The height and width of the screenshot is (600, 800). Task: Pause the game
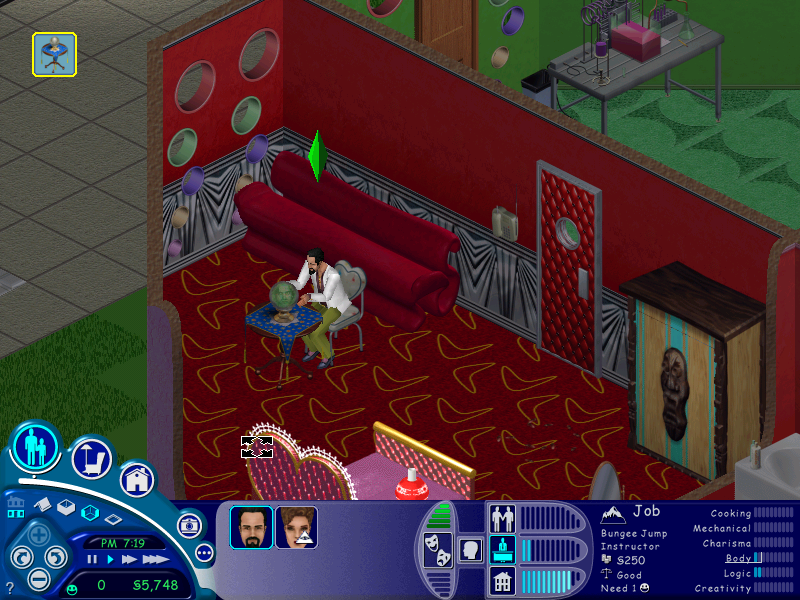tap(92, 560)
